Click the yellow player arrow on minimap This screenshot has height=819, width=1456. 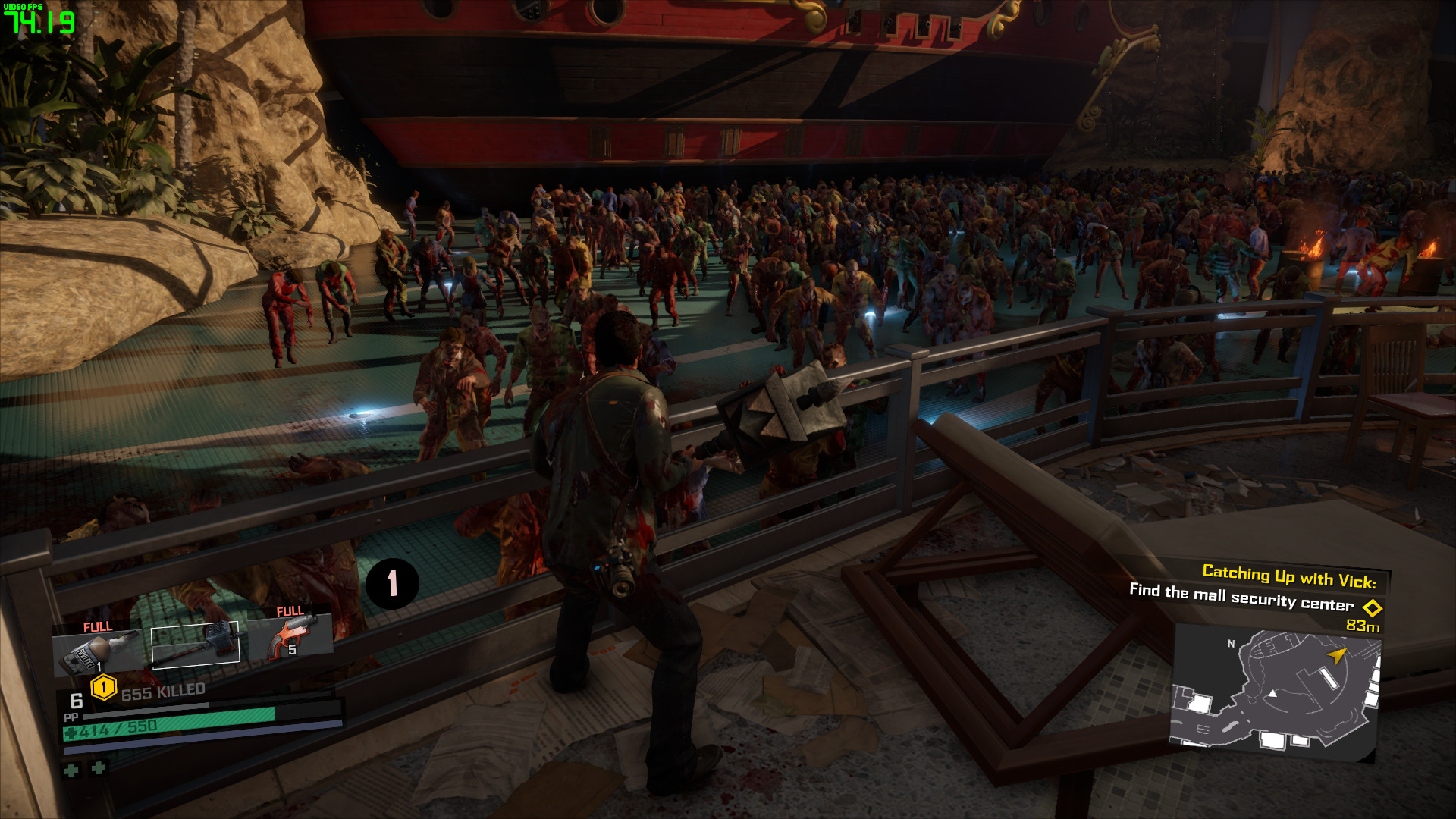(x=1335, y=654)
